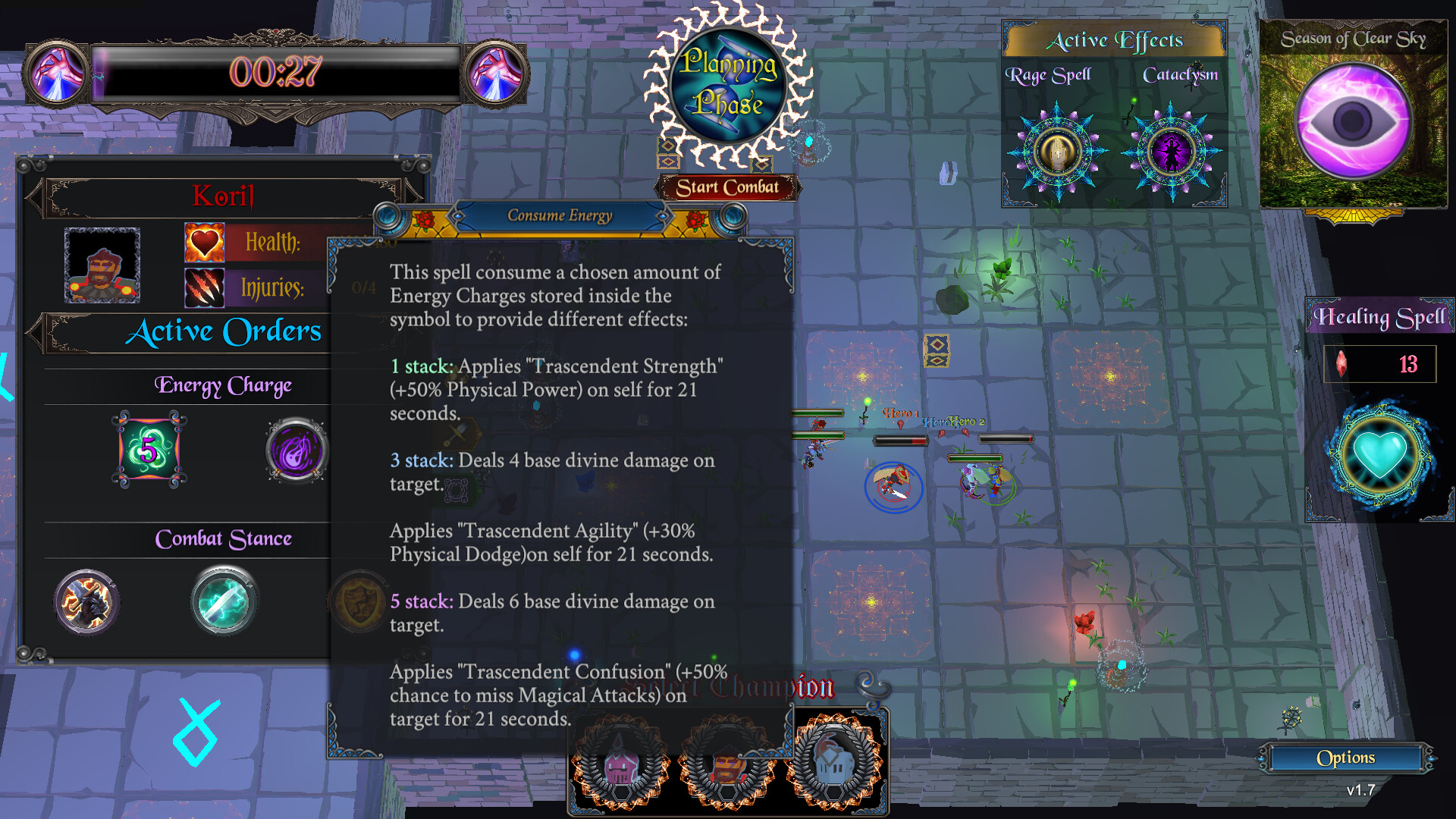Collapse the Active Orders section arrow
Image resolution: width=1456 pixels, height=819 pixels.
34,332
